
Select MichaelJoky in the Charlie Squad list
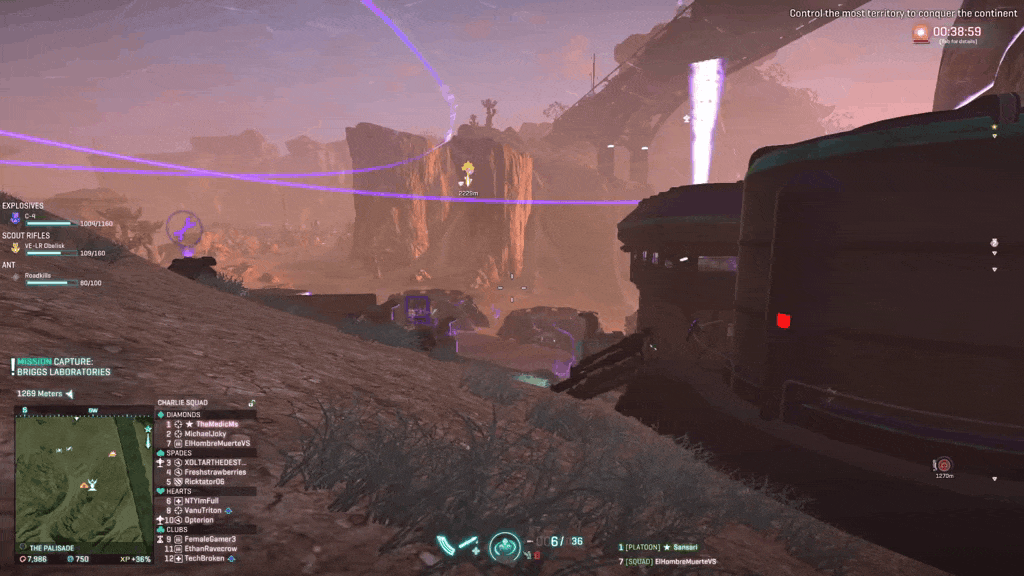click(204, 434)
